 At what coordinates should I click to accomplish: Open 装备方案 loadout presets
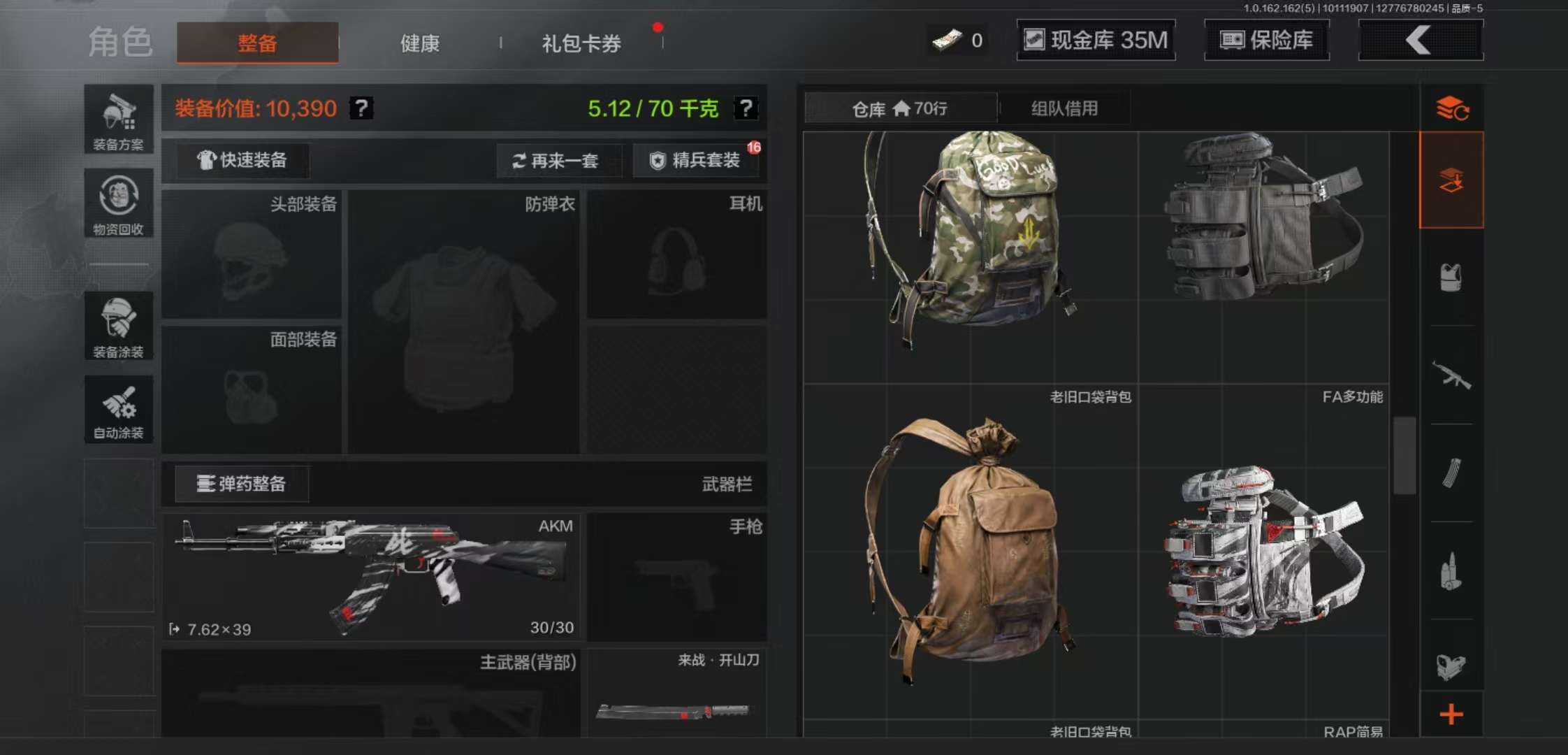[x=119, y=120]
